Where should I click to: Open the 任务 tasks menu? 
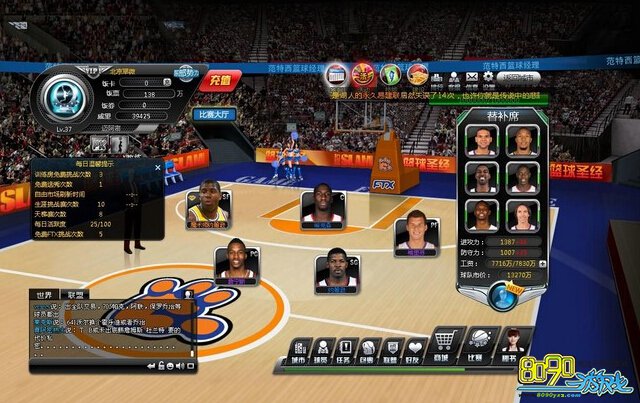pos(345,349)
